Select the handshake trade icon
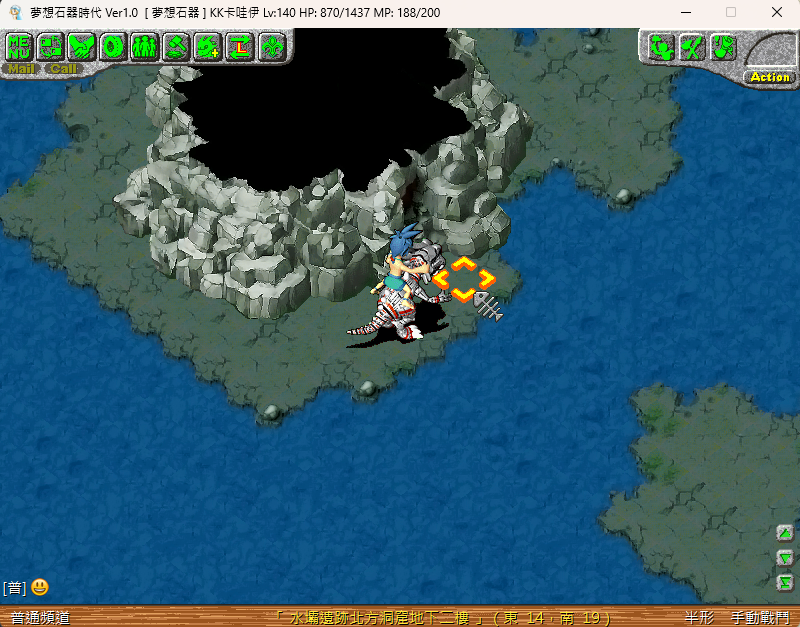Viewport: 800px width, 627px height. 82,46
